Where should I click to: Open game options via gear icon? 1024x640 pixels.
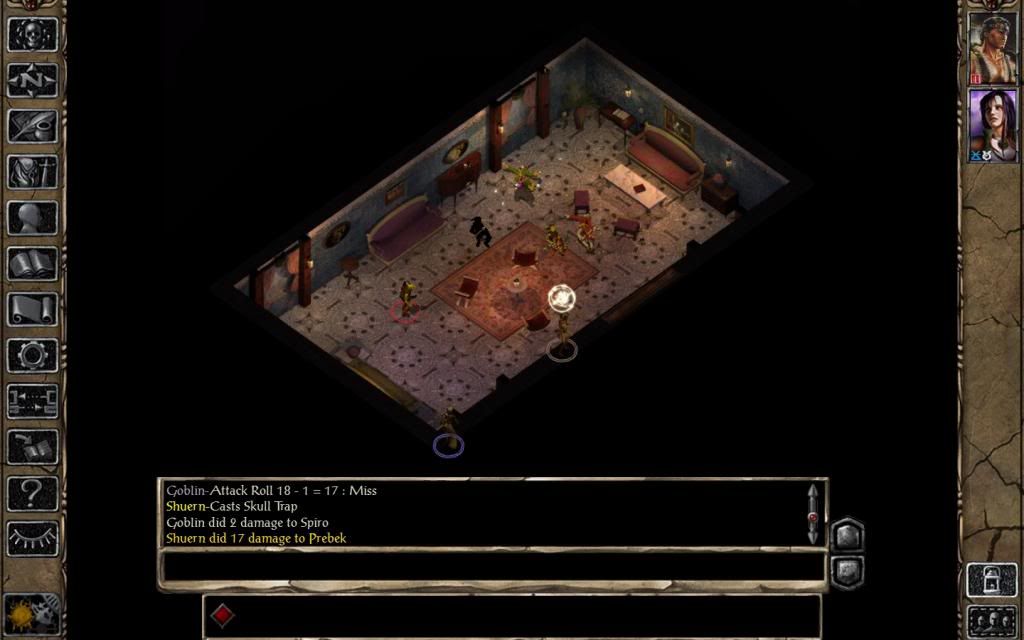pyautogui.click(x=33, y=355)
